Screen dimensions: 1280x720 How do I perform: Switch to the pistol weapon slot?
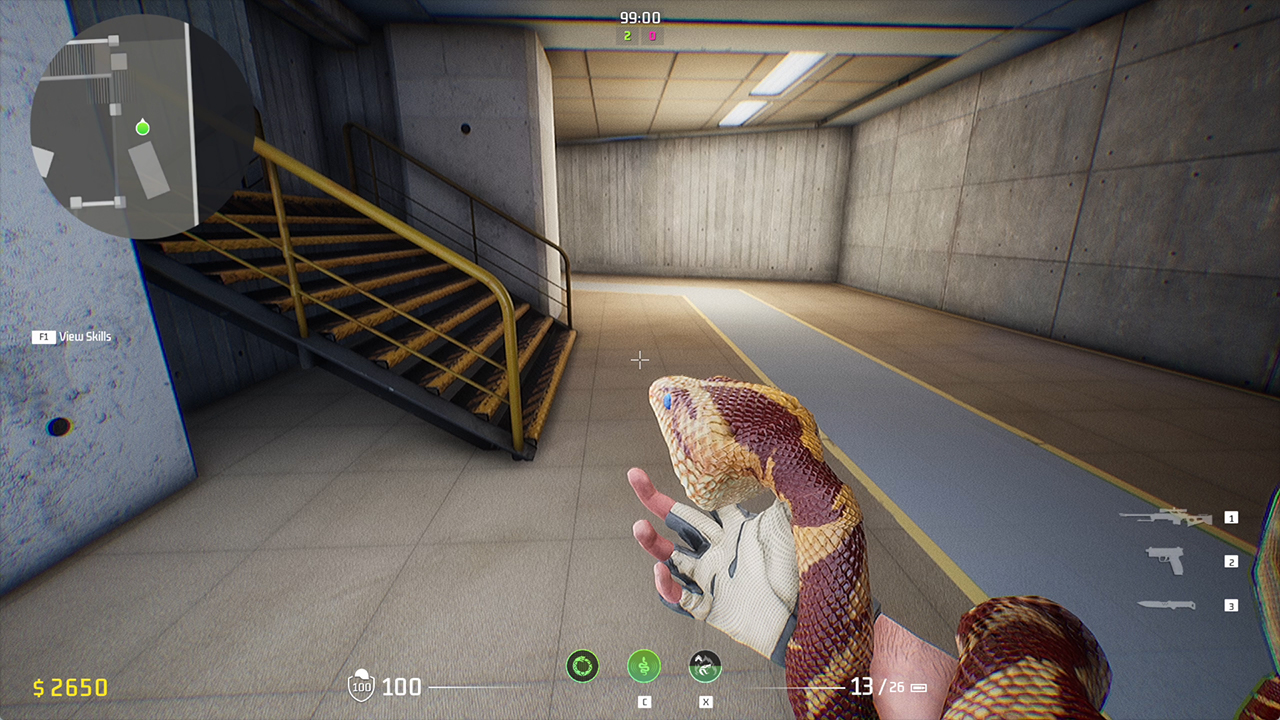coord(1165,560)
